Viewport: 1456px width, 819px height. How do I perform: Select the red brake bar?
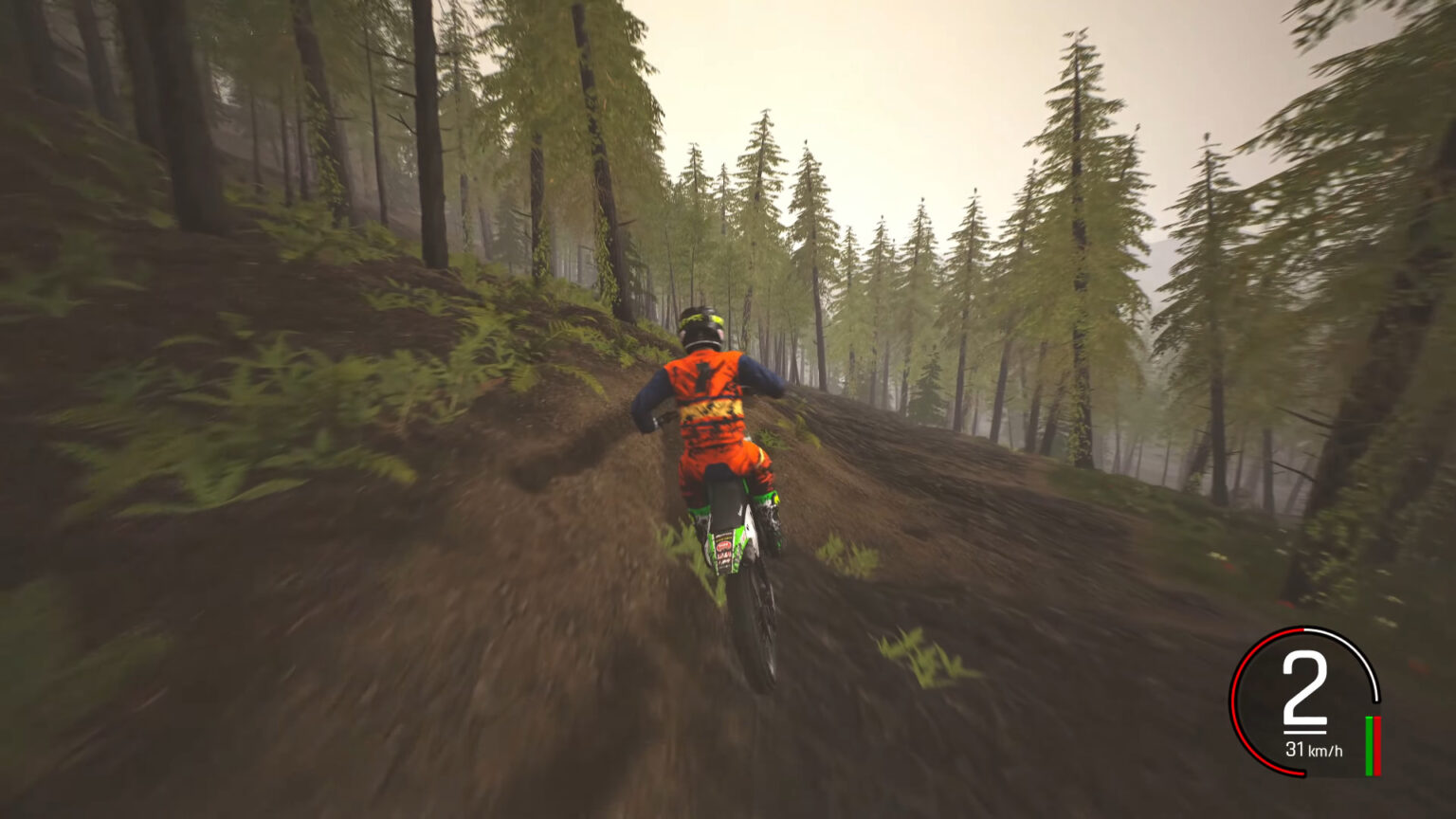(x=1377, y=745)
